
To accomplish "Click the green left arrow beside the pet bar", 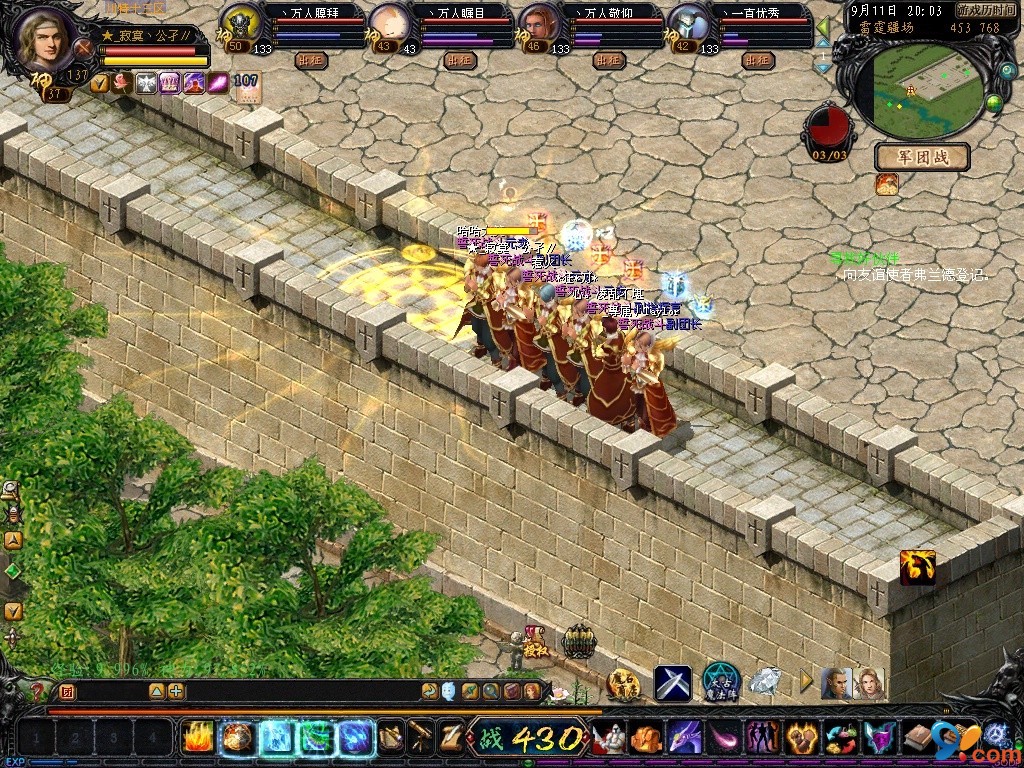I will [822, 26].
